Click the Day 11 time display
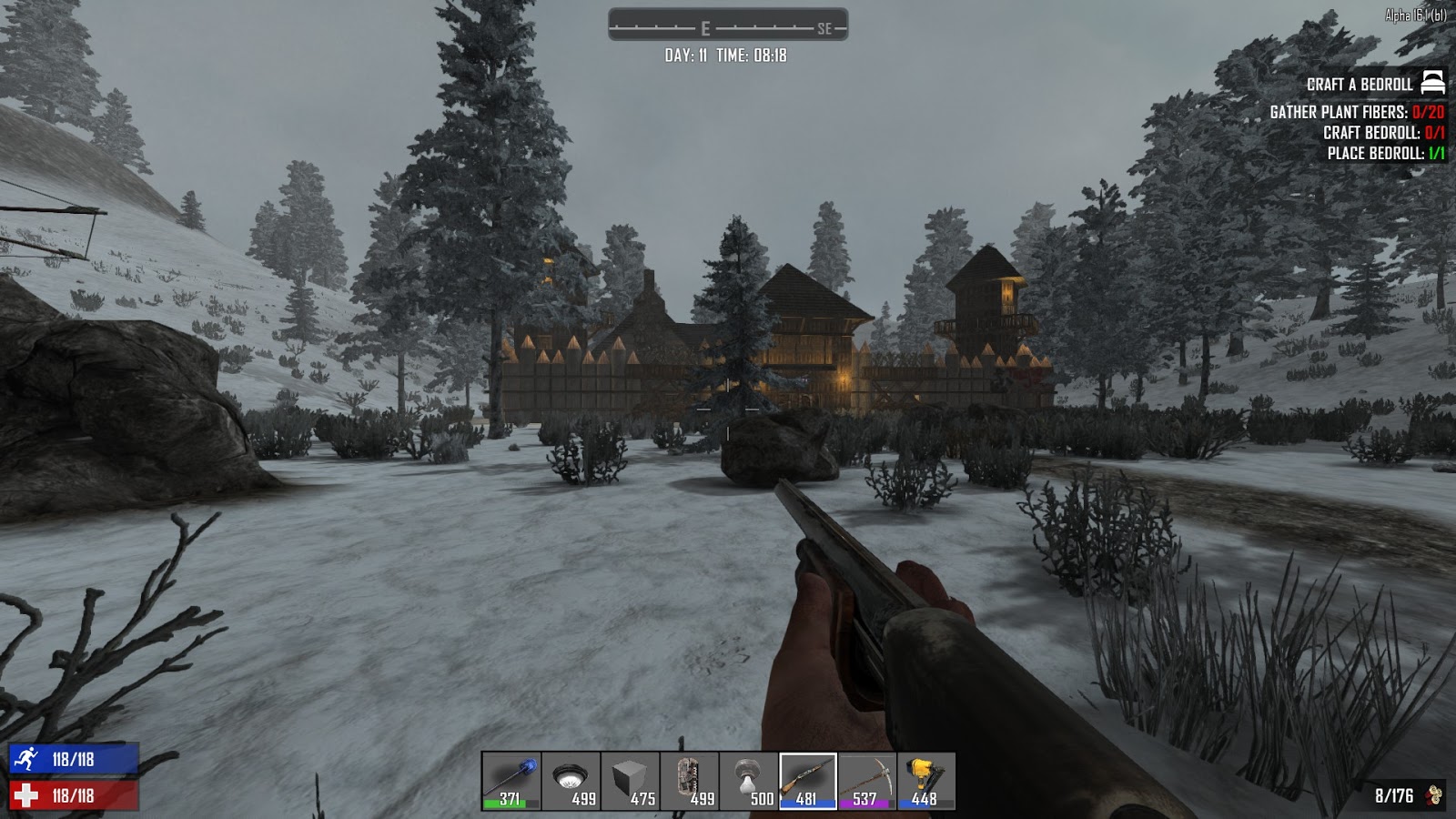 (x=726, y=53)
